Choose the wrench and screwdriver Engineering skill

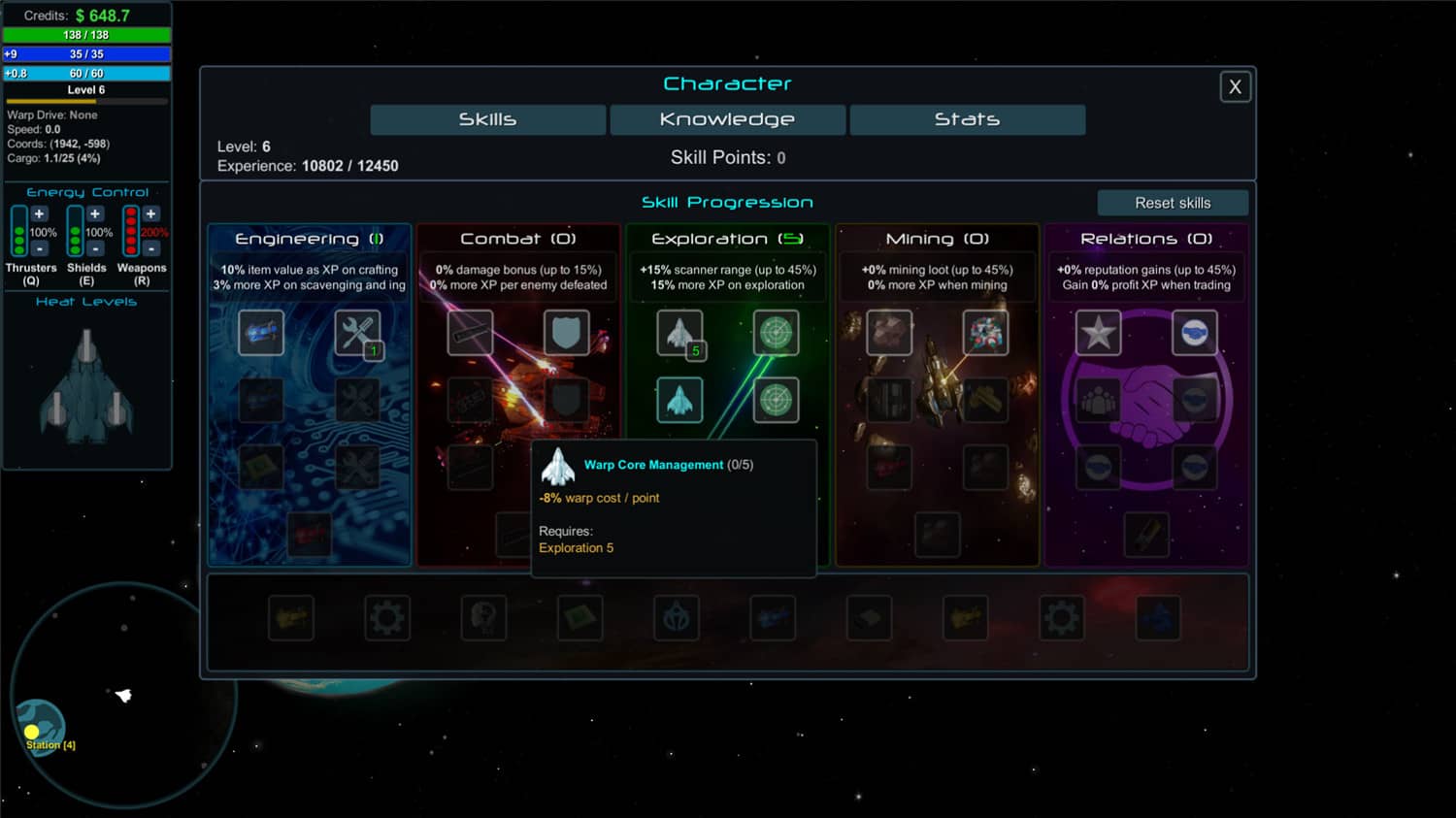357,333
